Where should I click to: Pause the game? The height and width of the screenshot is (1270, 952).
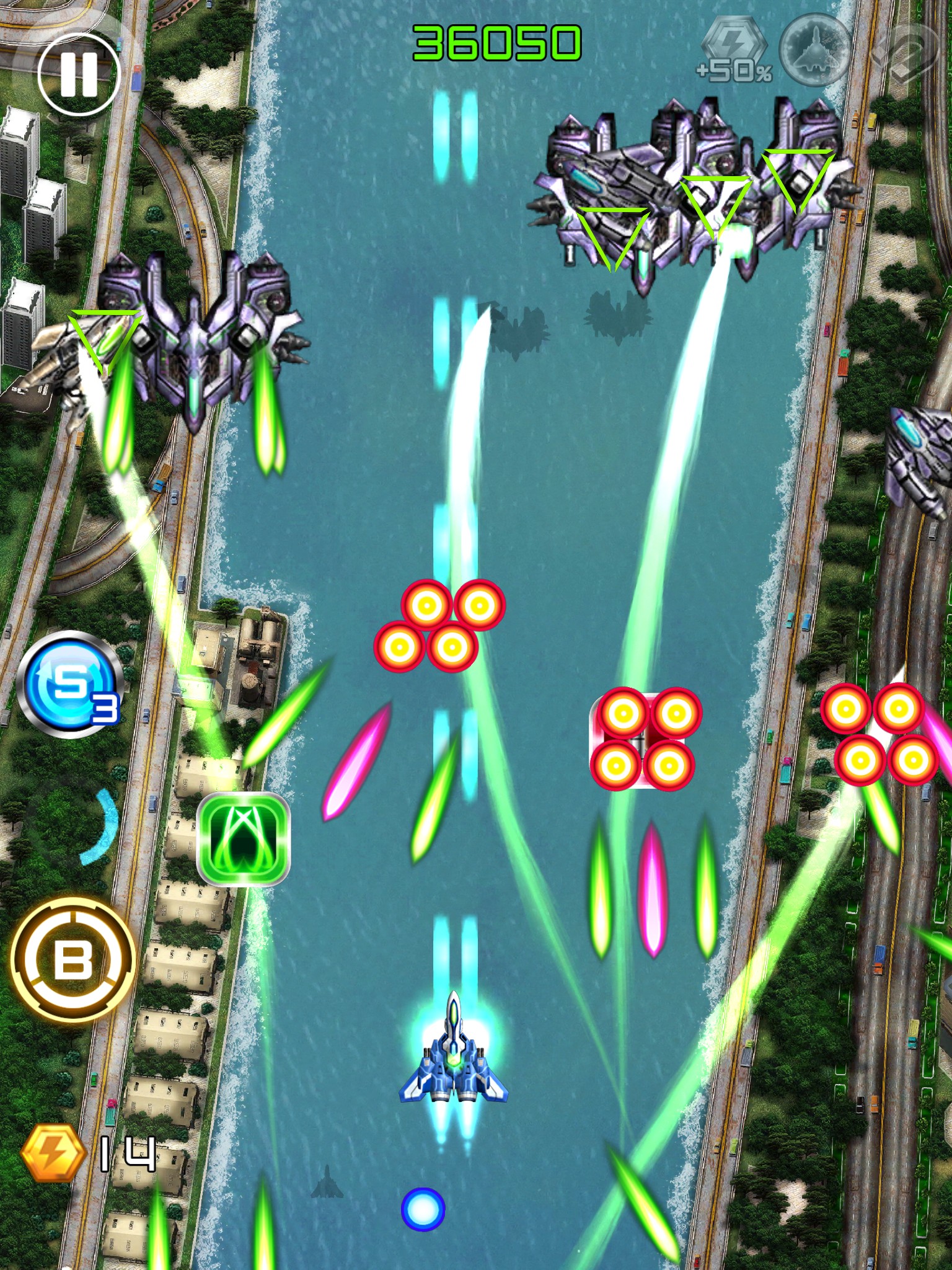[78, 74]
